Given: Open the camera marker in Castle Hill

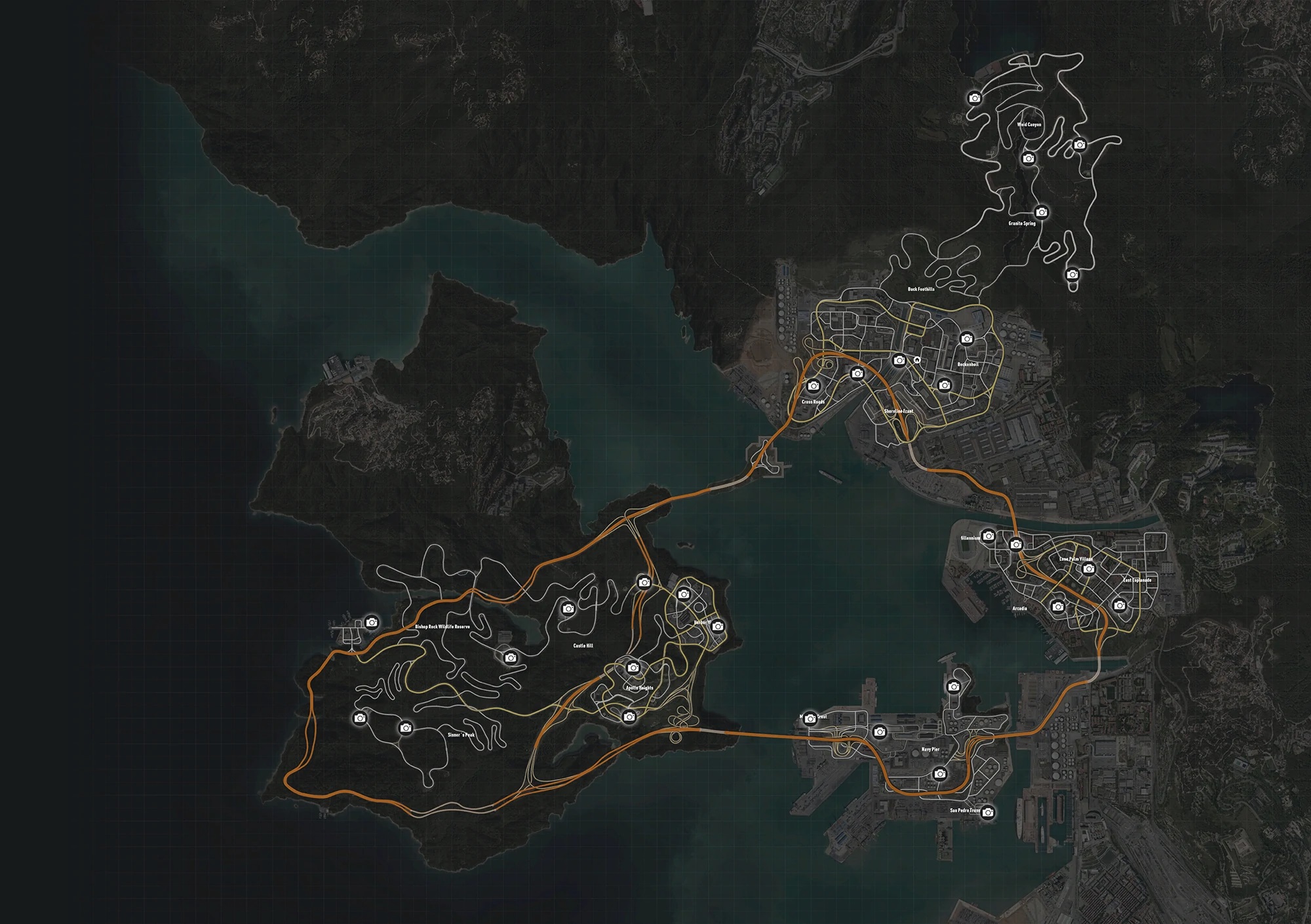Looking at the screenshot, I should point(568,609).
